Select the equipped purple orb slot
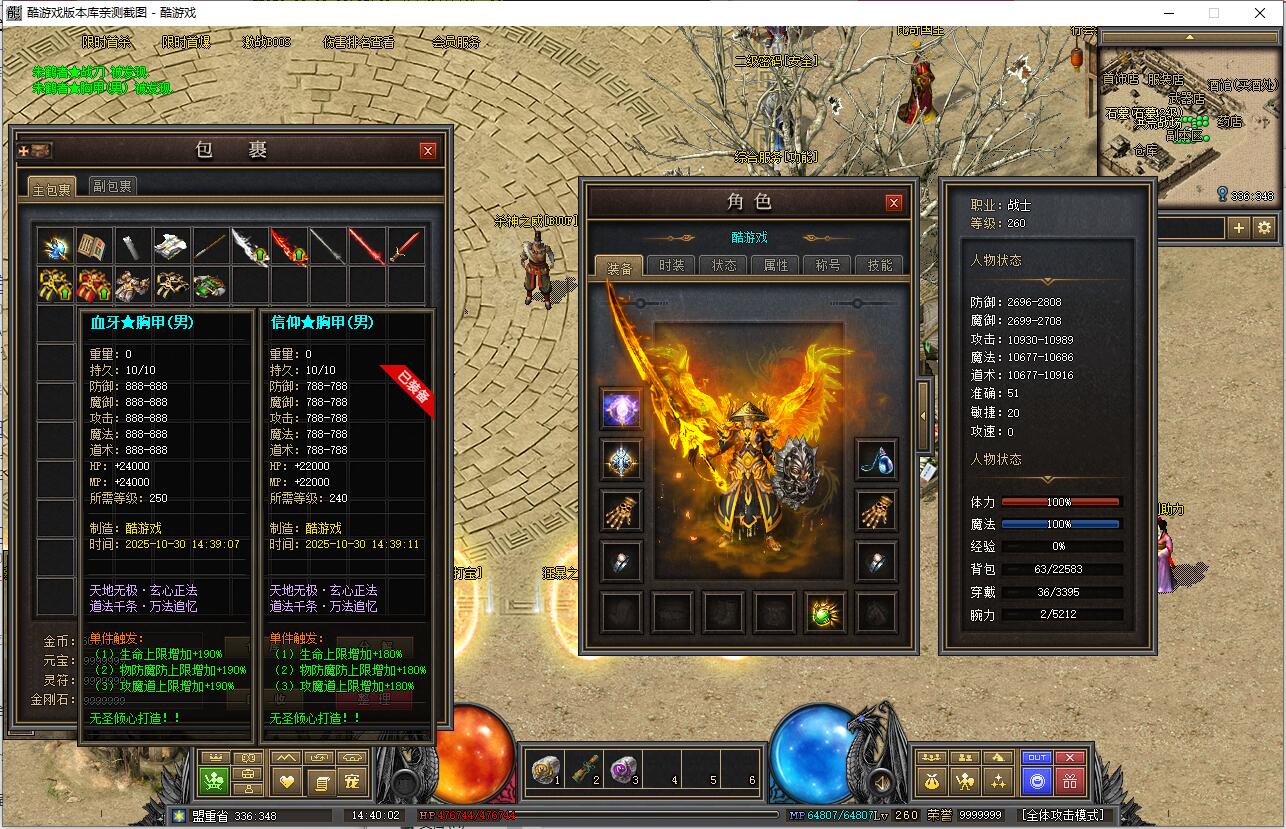Image resolution: width=1286 pixels, height=829 pixels. 621,409
